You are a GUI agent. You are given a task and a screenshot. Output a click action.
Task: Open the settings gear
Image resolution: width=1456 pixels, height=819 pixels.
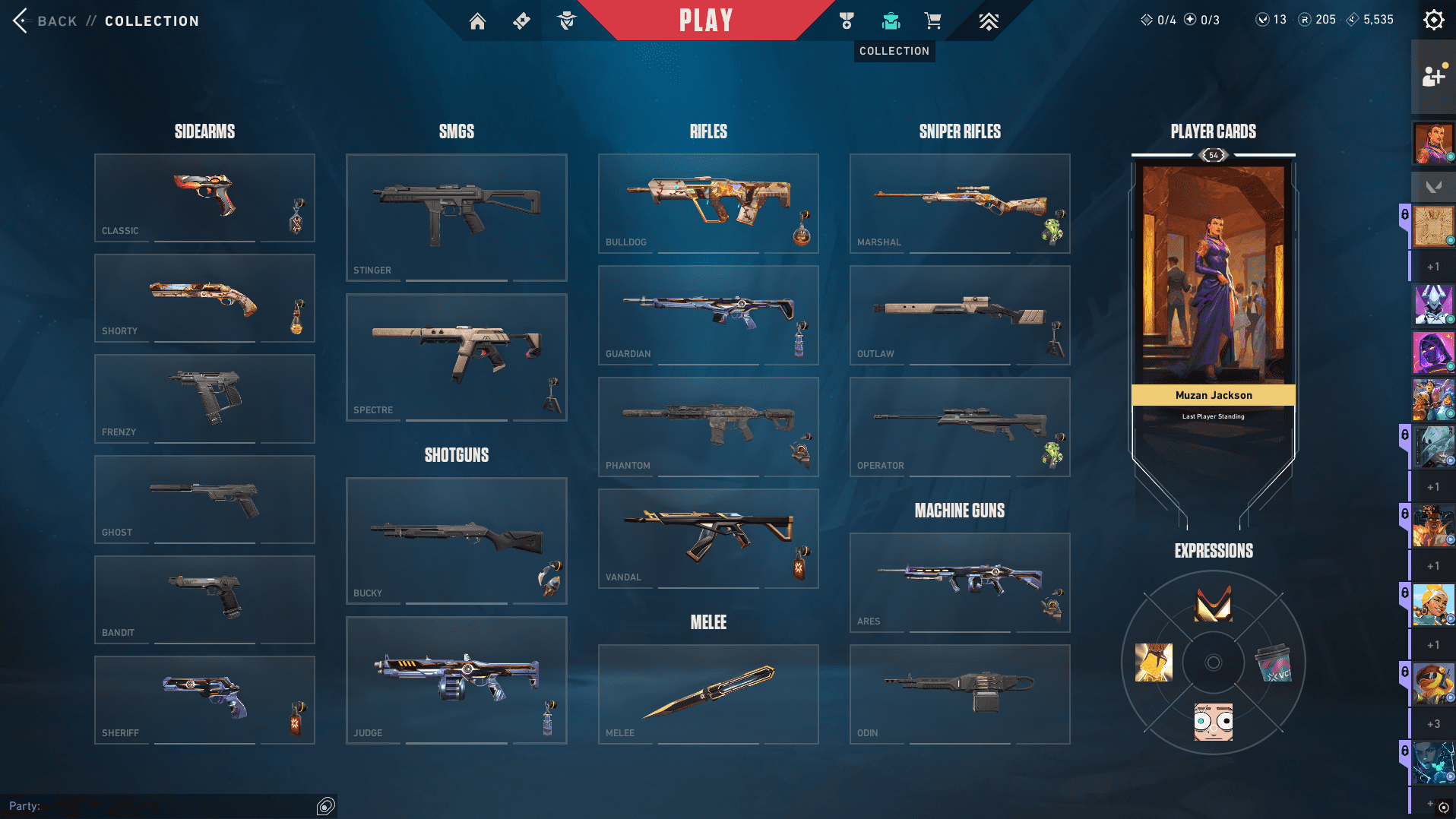click(x=1433, y=21)
